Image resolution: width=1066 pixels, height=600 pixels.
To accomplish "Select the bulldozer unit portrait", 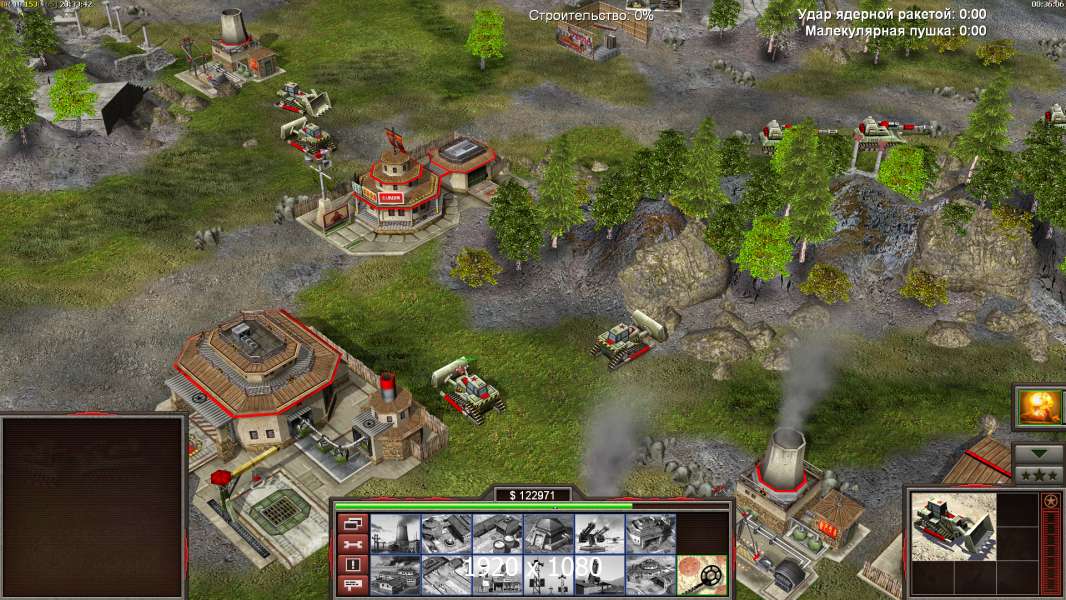I will pyautogui.click(x=953, y=527).
